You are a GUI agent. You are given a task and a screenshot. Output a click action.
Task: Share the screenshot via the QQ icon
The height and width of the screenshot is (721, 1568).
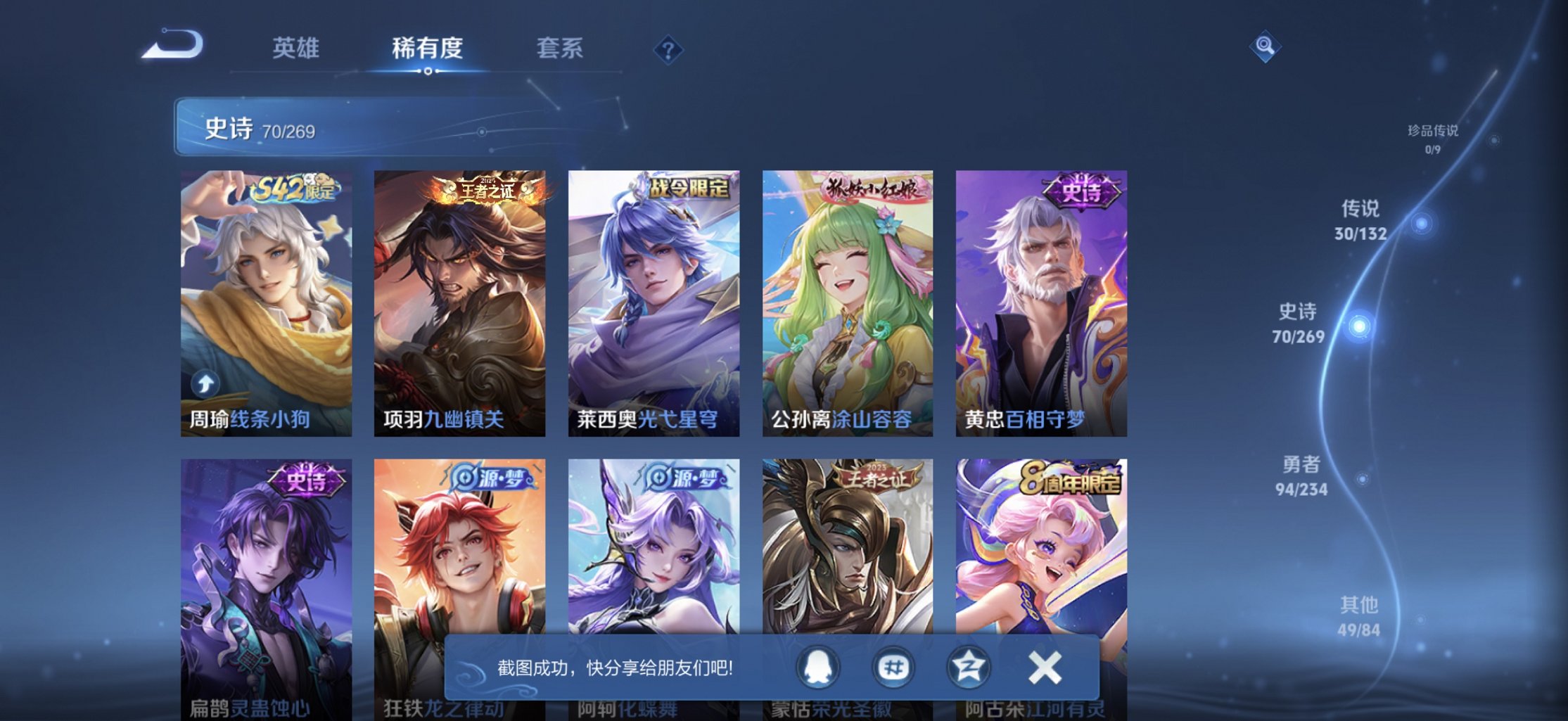(820, 667)
